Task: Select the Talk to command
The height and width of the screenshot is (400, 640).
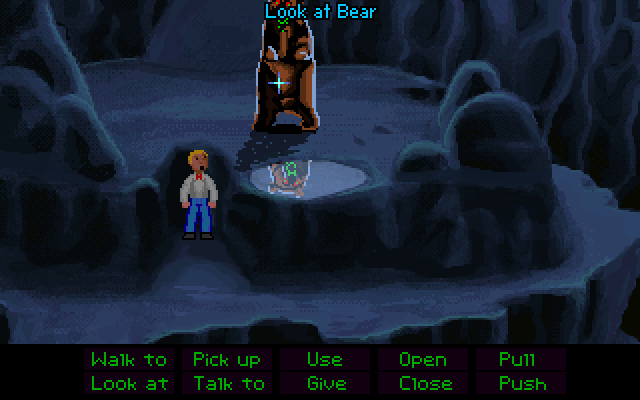Action: click(229, 383)
